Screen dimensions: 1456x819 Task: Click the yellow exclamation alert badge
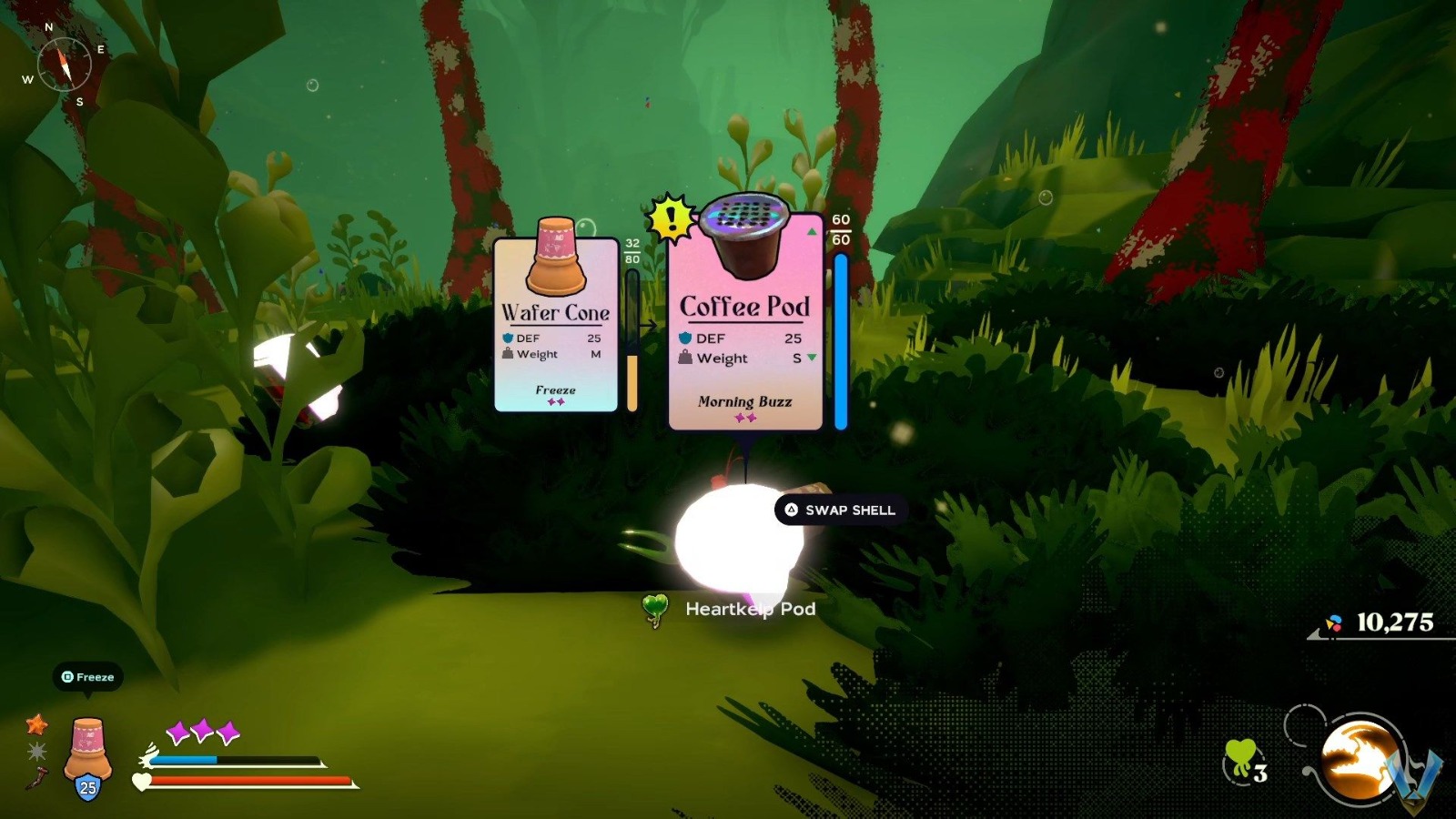(x=670, y=217)
